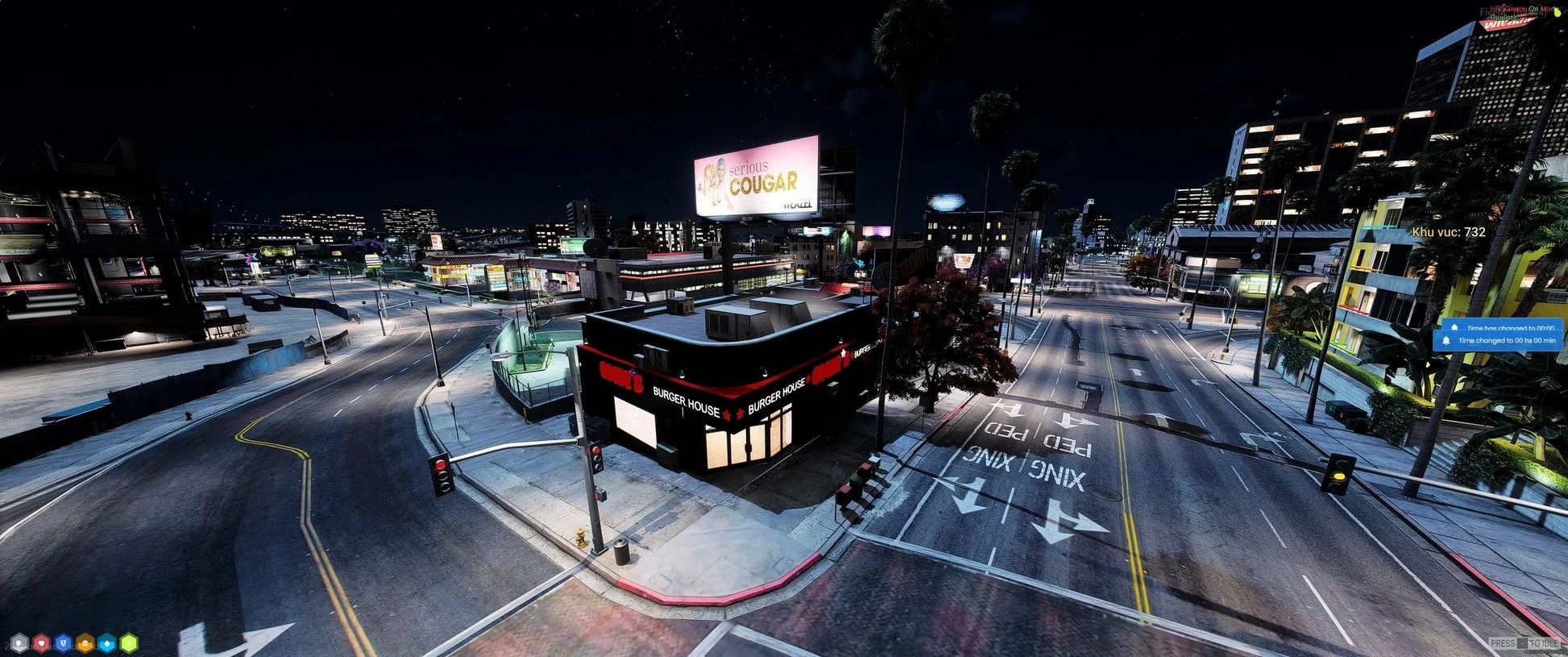Click the light blue water drop thirst icon
The image size is (1568, 657).
coord(106,643)
